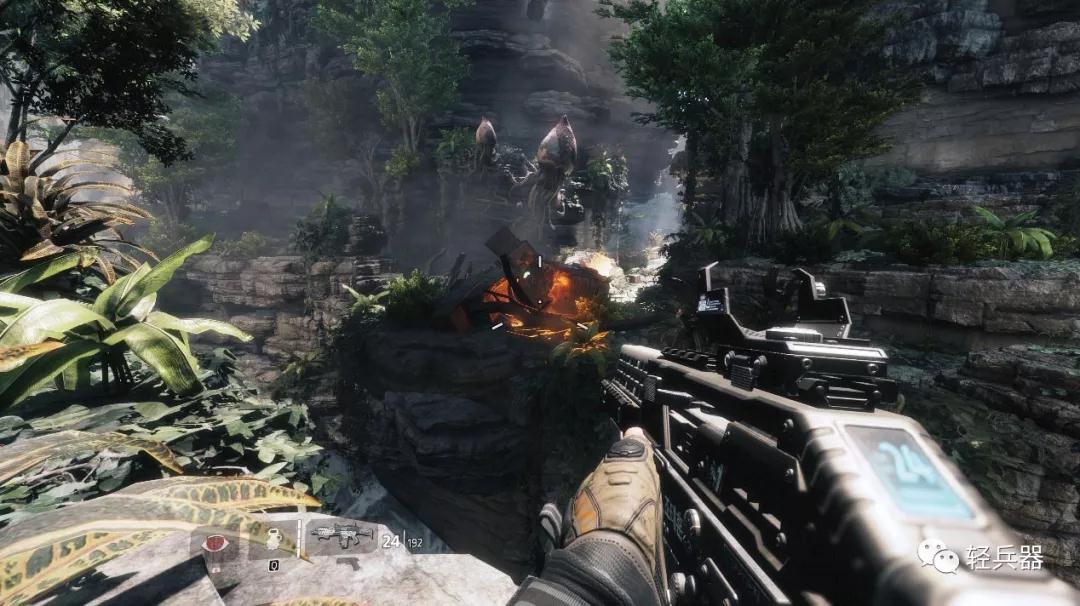Switch to the secondary pistol icon
Image resolution: width=1080 pixels, height=606 pixels.
(x=350, y=563)
